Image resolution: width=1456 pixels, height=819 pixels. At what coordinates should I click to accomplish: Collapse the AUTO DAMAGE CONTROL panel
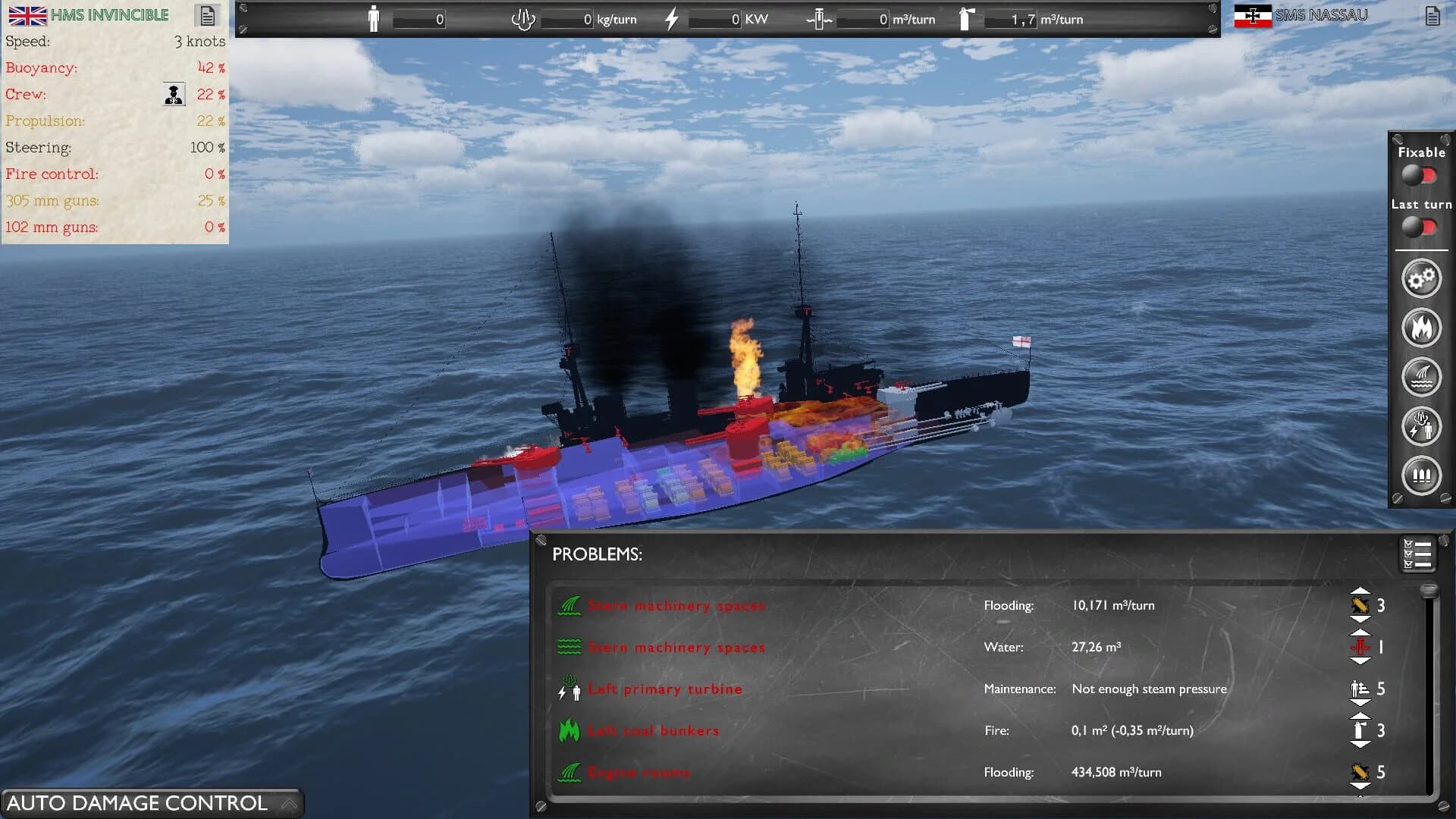point(288,802)
